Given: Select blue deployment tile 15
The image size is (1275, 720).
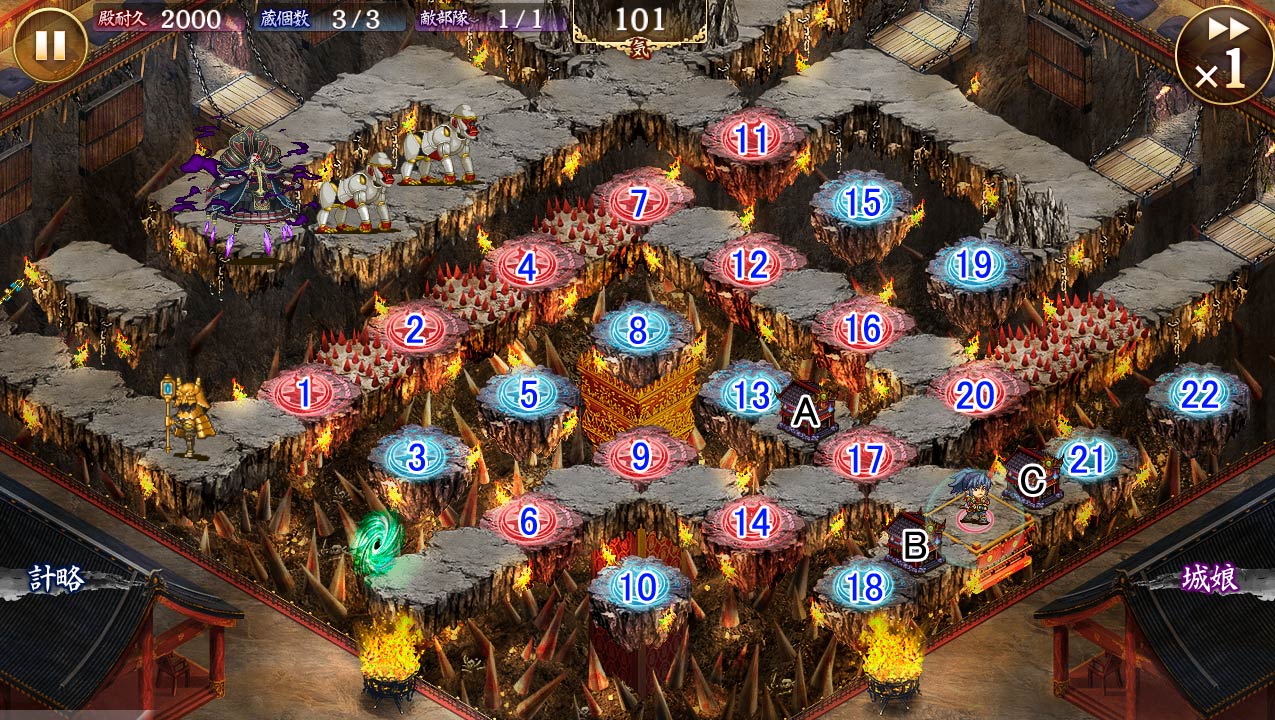Looking at the screenshot, I should click(x=862, y=203).
